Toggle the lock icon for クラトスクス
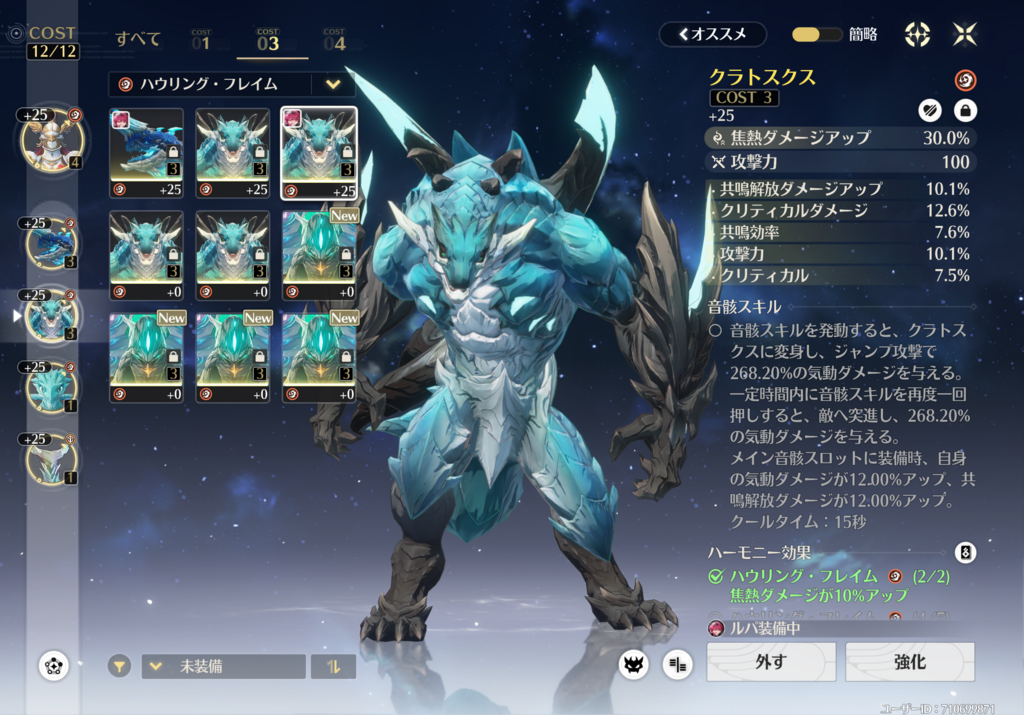This screenshot has width=1024, height=715. click(x=965, y=110)
